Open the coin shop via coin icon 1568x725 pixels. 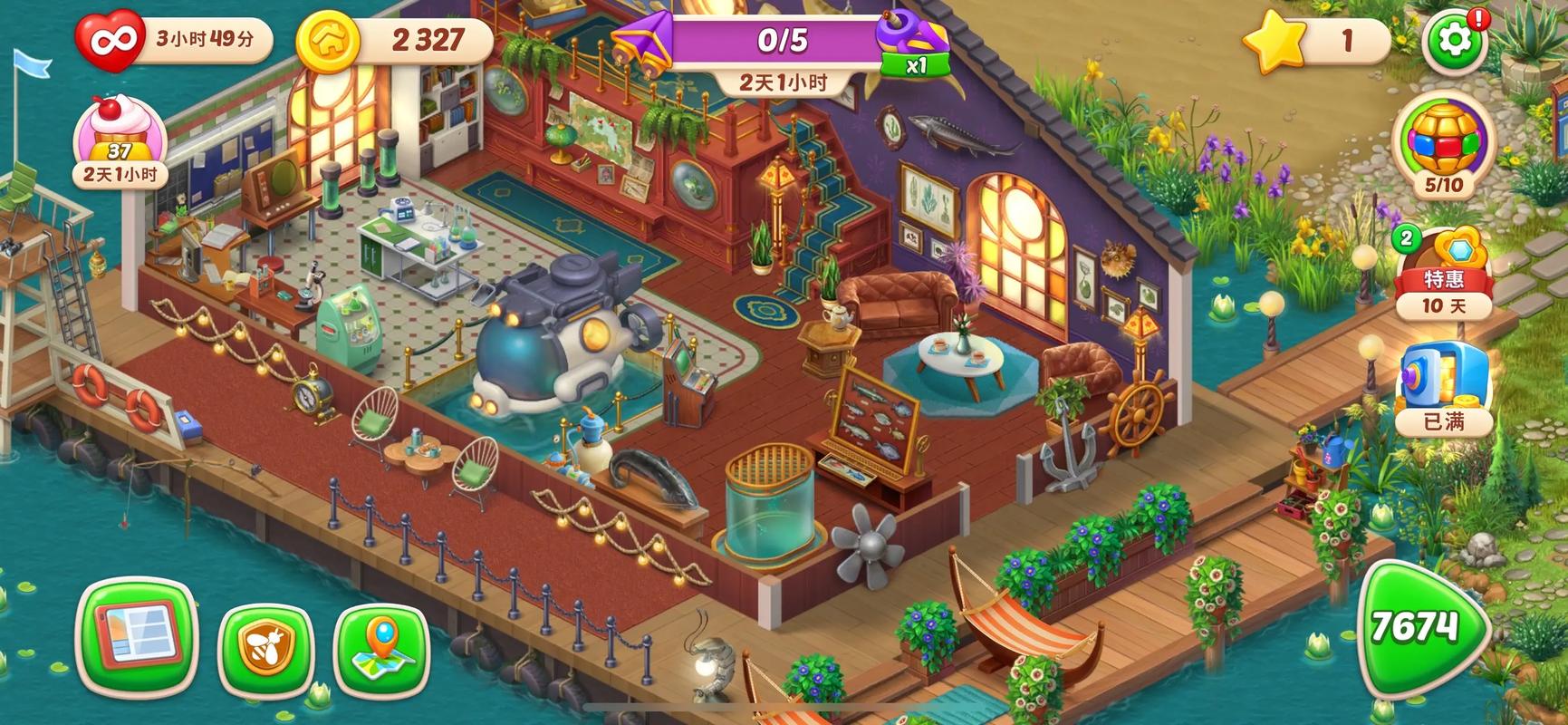(327, 40)
